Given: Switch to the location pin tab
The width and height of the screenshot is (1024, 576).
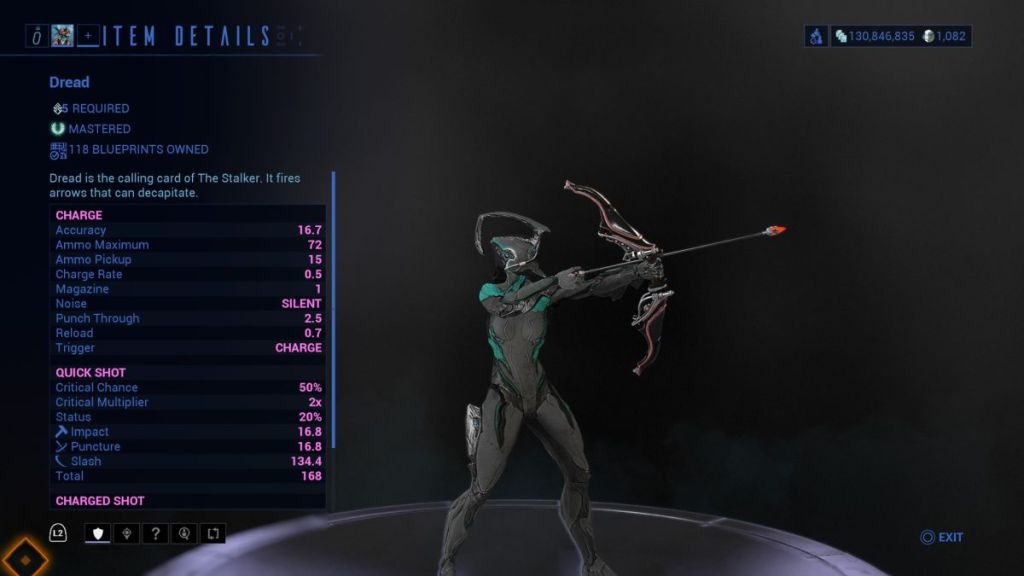Looking at the screenshot, I should [127, 533].
